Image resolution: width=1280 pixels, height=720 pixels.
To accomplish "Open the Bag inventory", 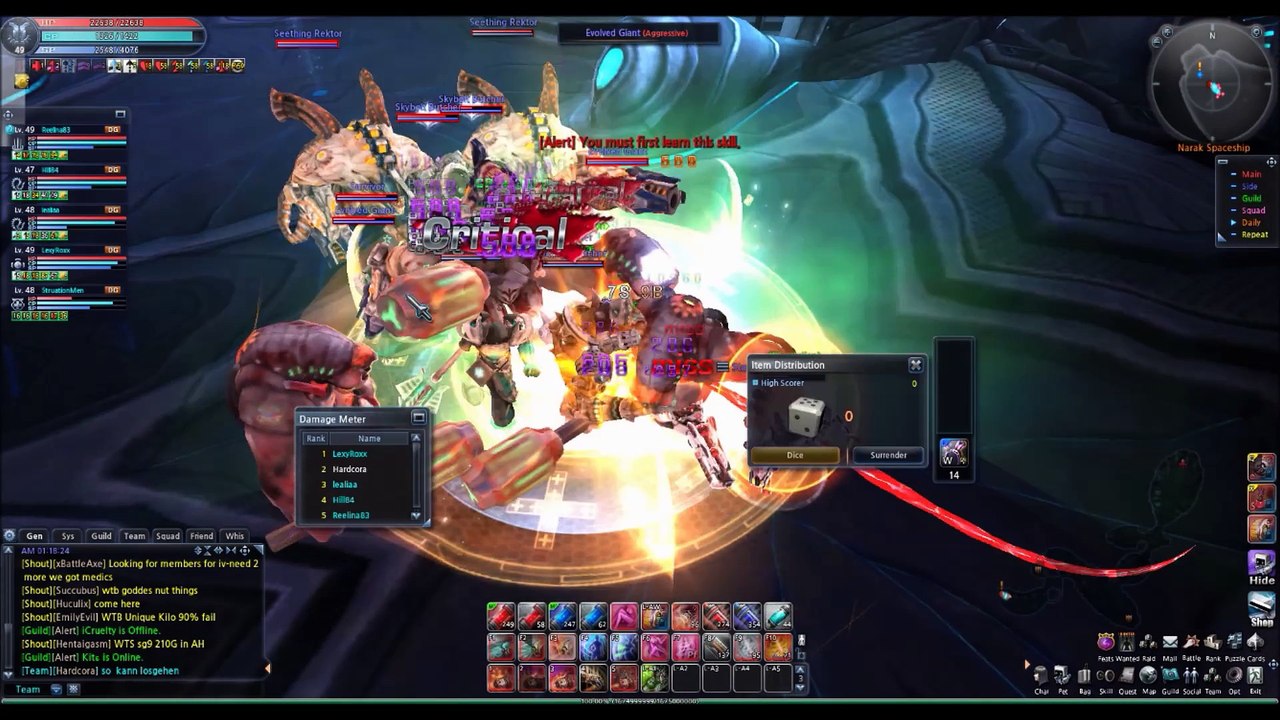I will tap(1084, 677).
